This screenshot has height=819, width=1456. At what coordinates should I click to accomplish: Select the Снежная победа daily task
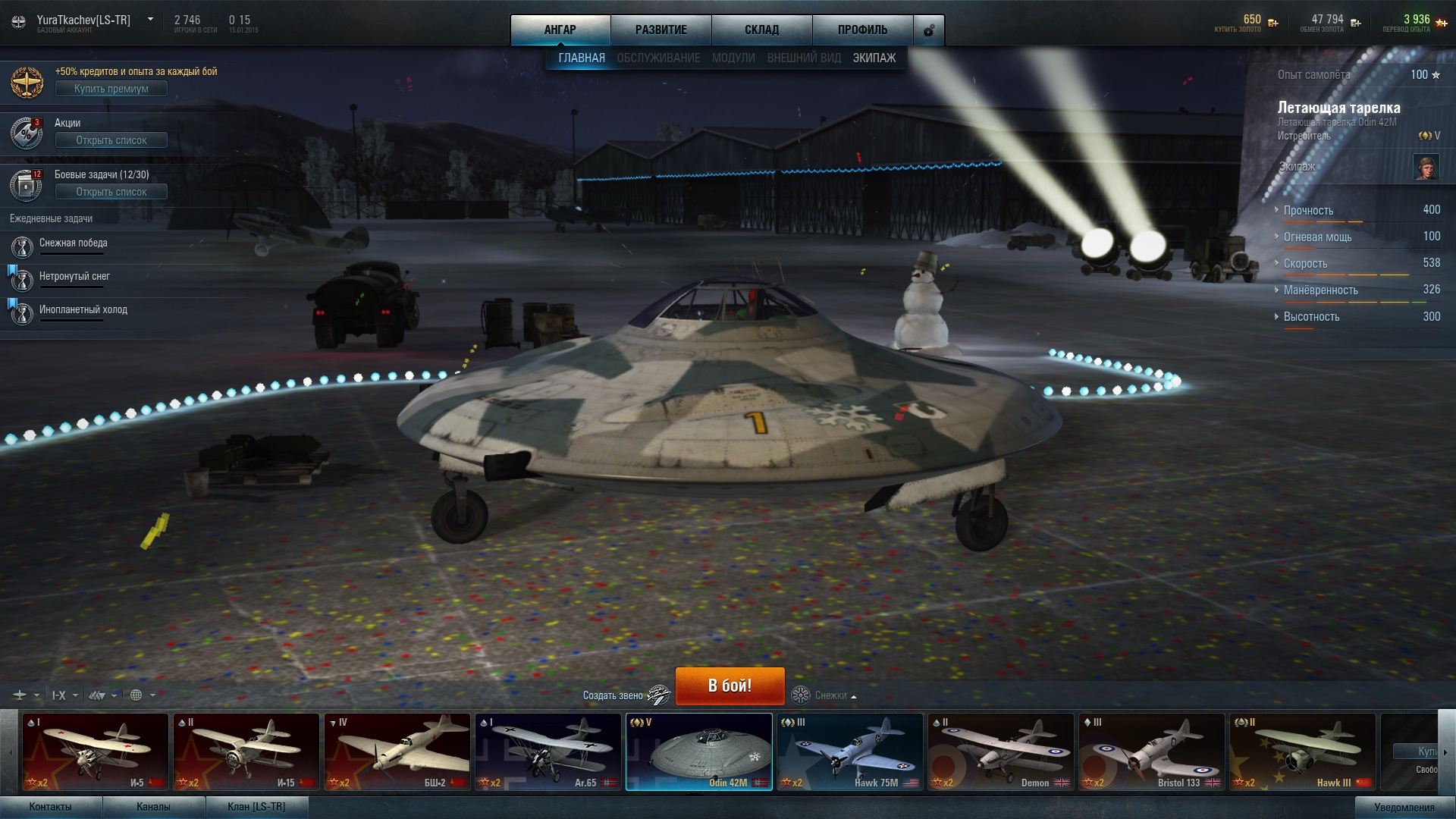tap(73, 243)
